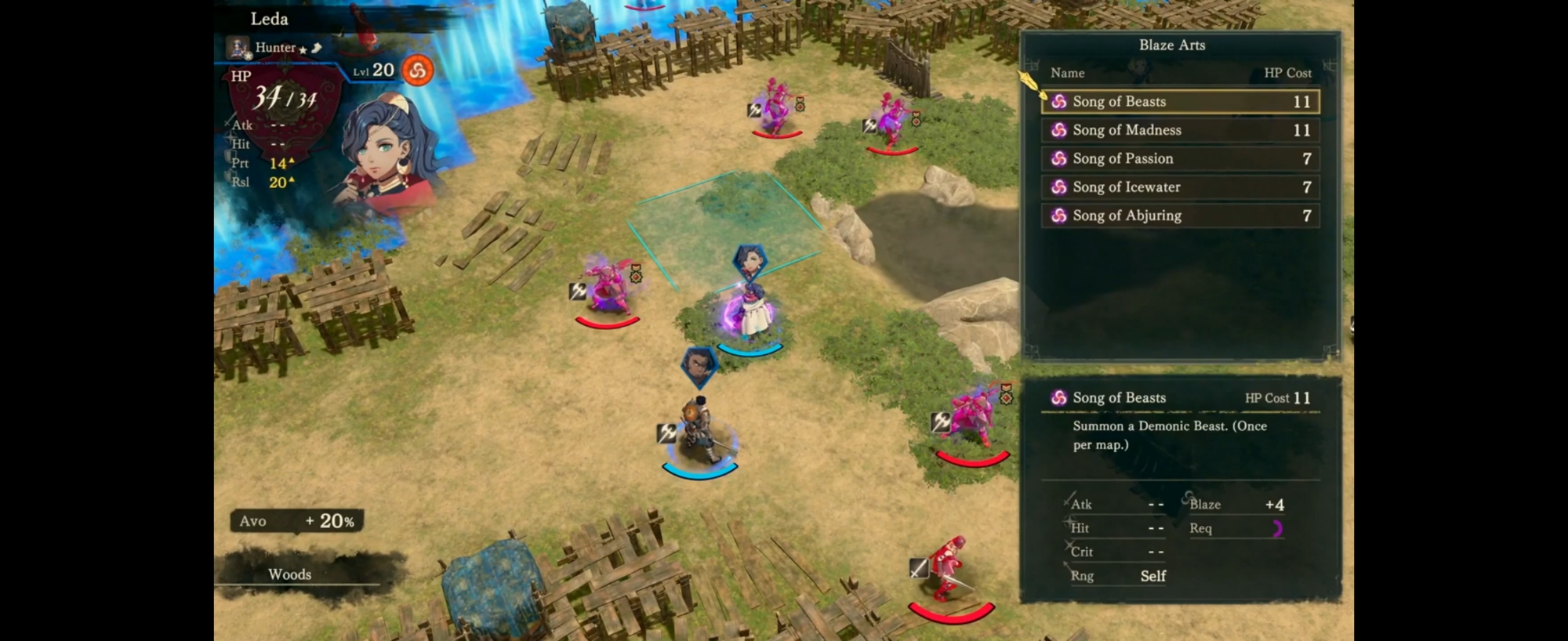Select Song of Icewater art
1568x641 pixels.
(x=1180, y=187)
